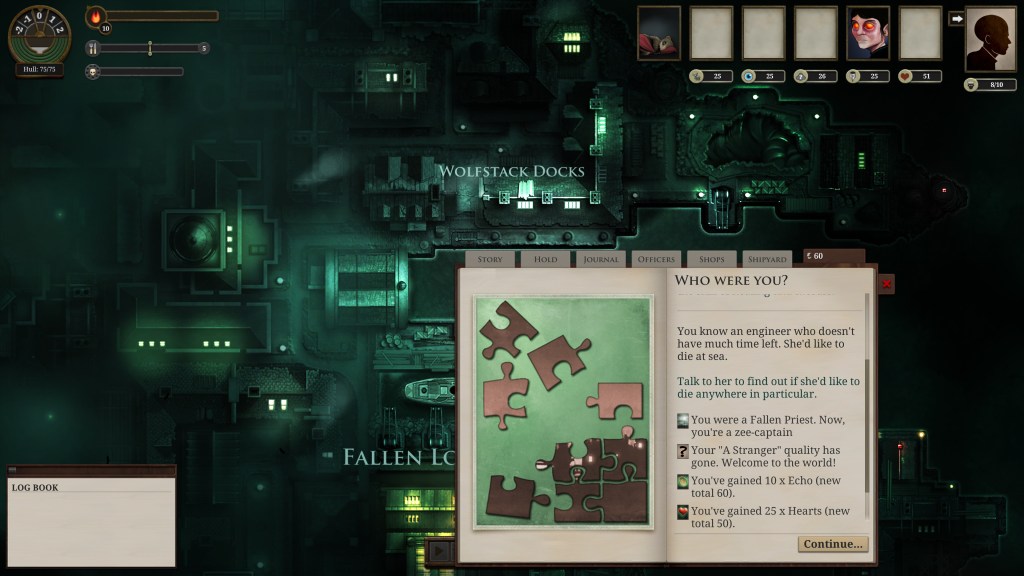This screenshot has width=1024, height=576.
Task: Select the Officers tab
Action: click(657, 259)
